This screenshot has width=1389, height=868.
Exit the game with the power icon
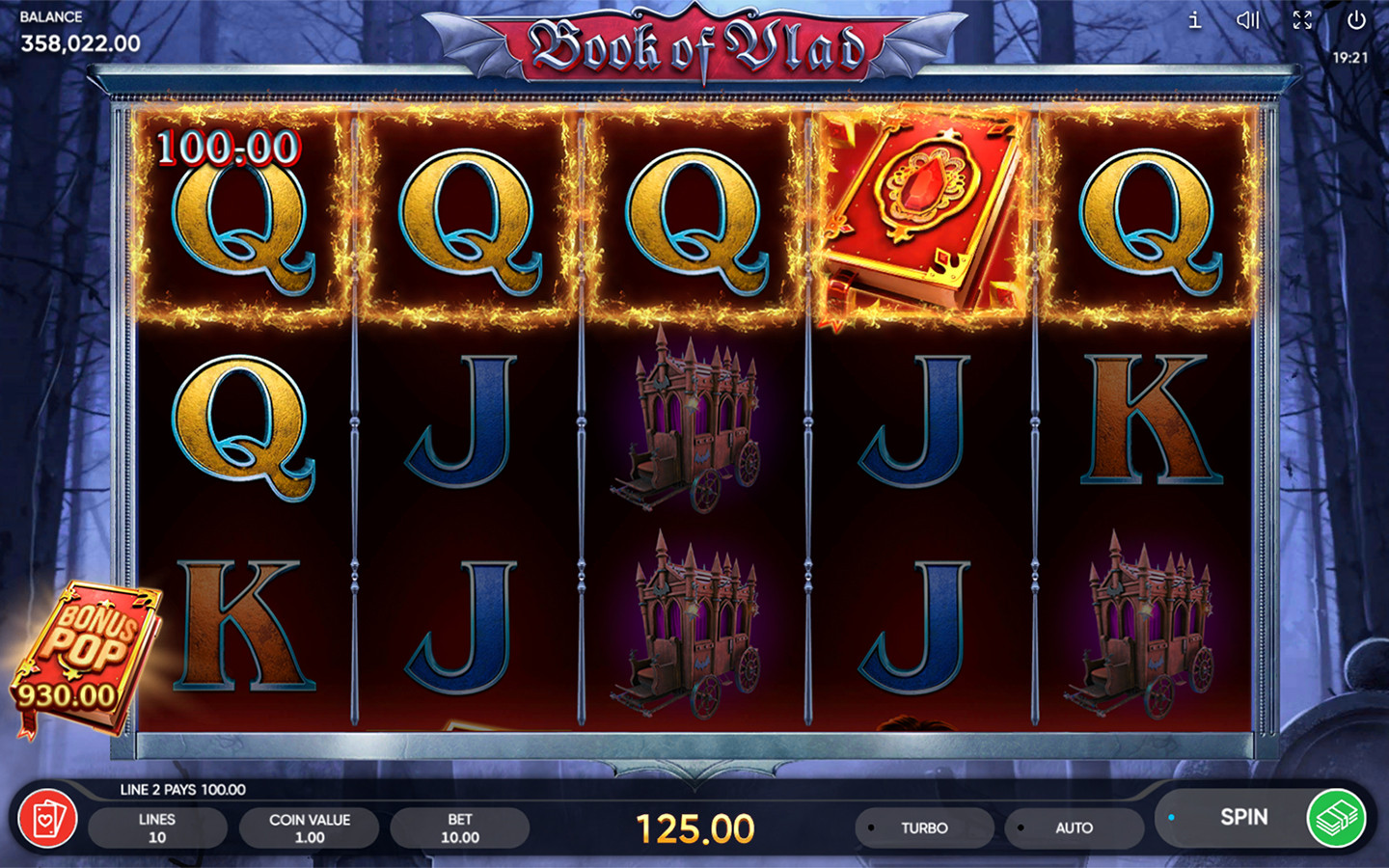tap(1356, 20)
